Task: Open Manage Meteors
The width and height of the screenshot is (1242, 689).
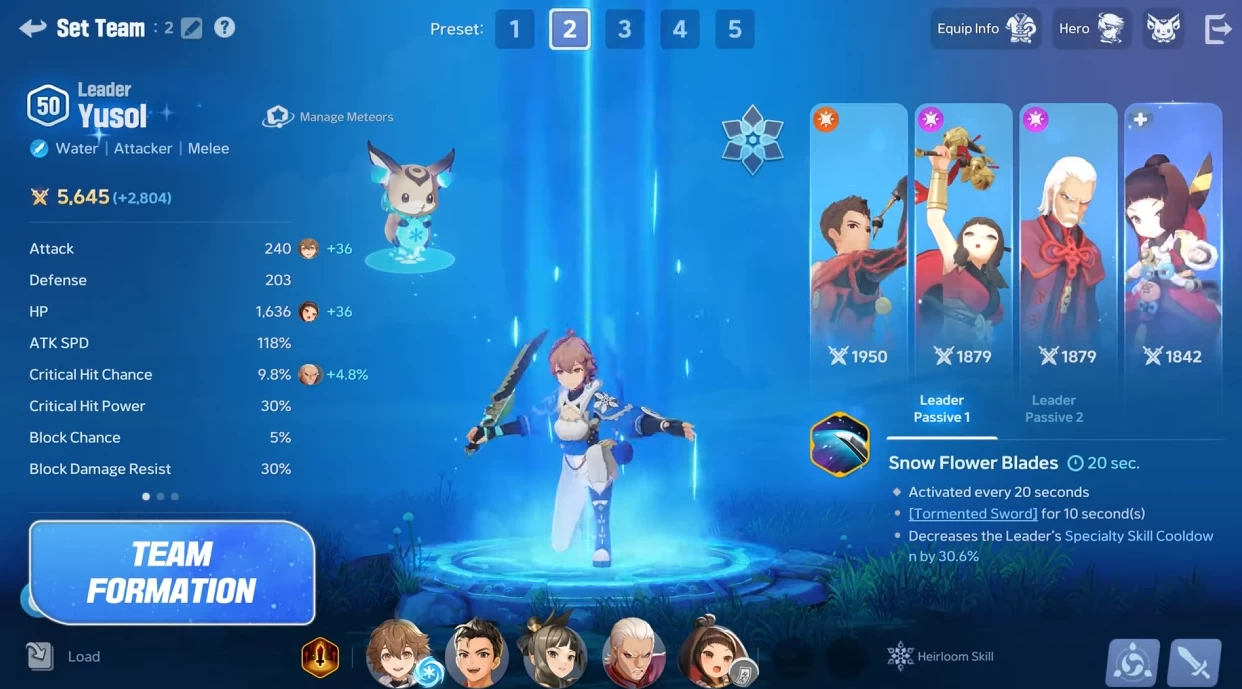Action: click(x=329, y=117)
